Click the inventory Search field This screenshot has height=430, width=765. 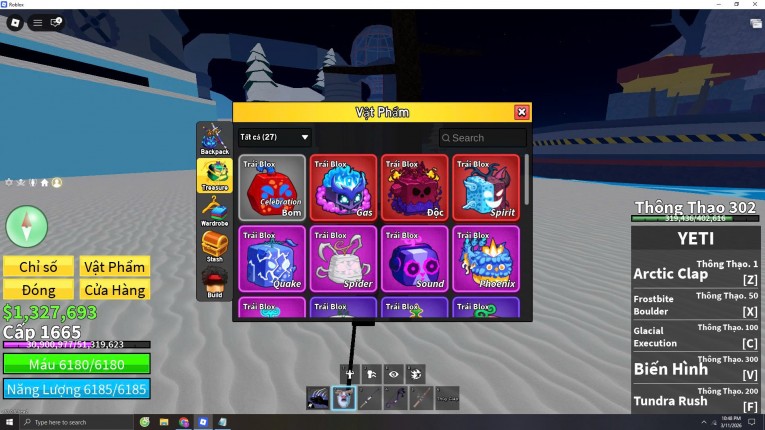pyautogui.click(x=486, y=138)
